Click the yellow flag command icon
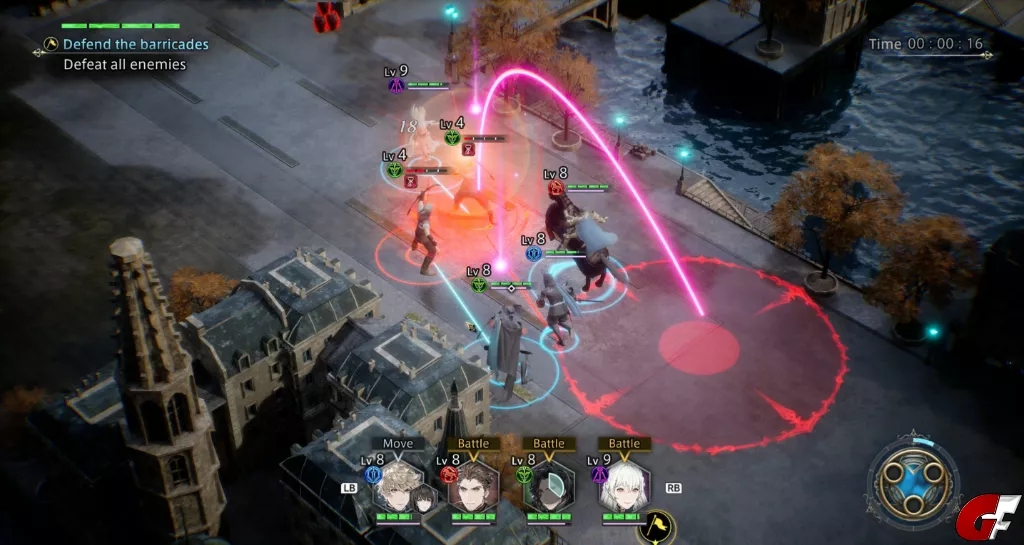The image size is (1024, 545). point(656,526)
